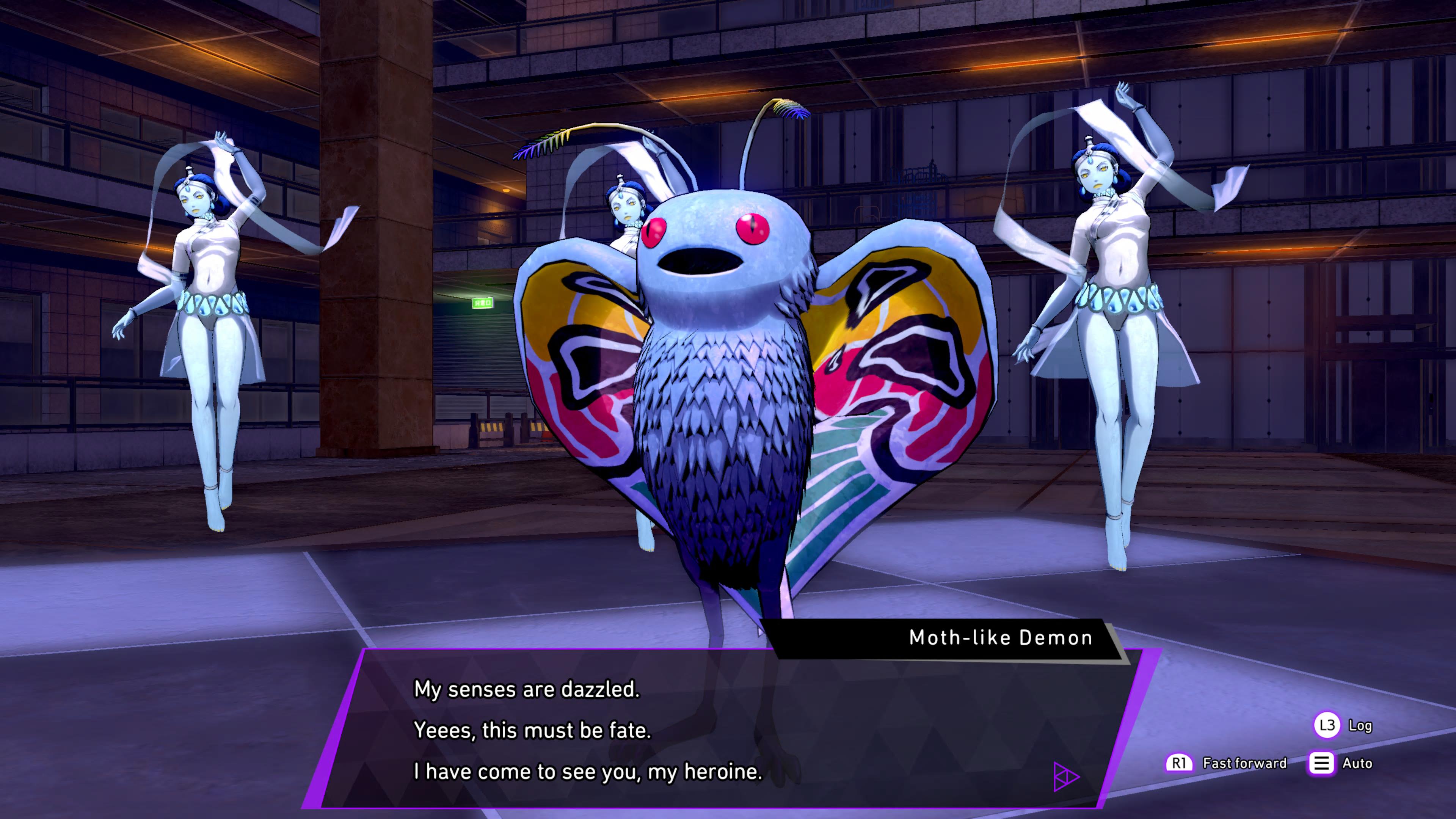
Task: Advance dialogue with the purple arrow
Action: [1066, 777]
